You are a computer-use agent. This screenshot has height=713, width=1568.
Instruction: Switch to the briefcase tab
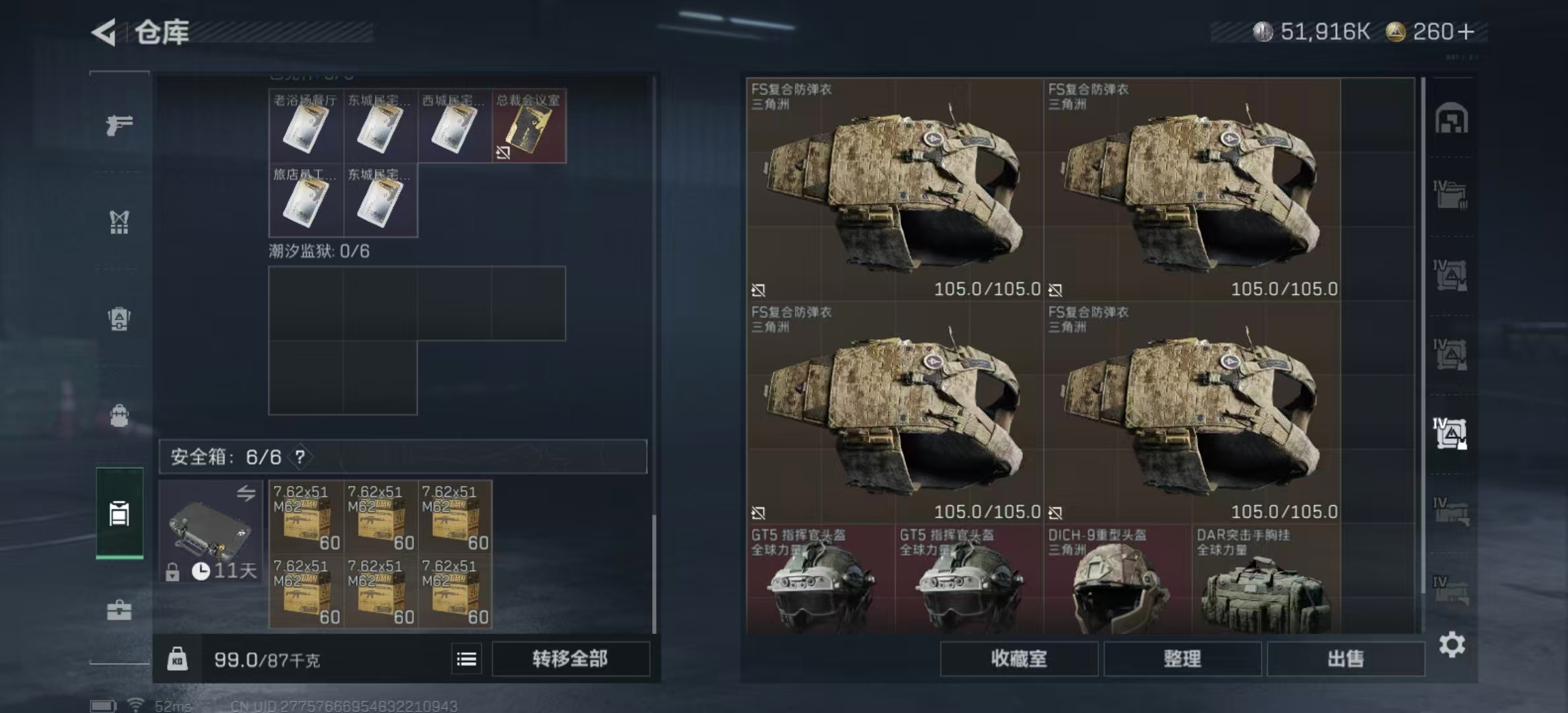[x=119, y=610]
